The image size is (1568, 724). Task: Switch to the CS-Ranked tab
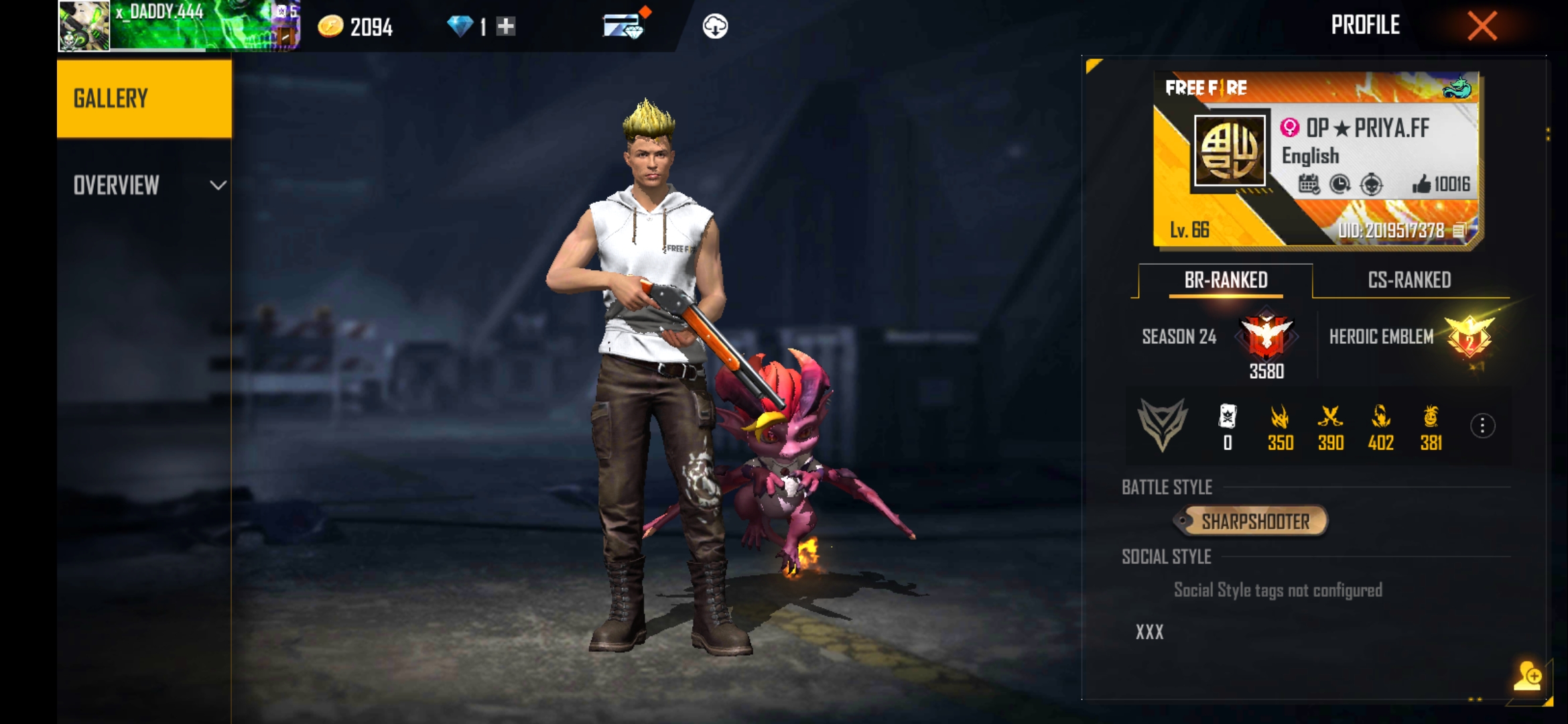(x=1409, y=280)
